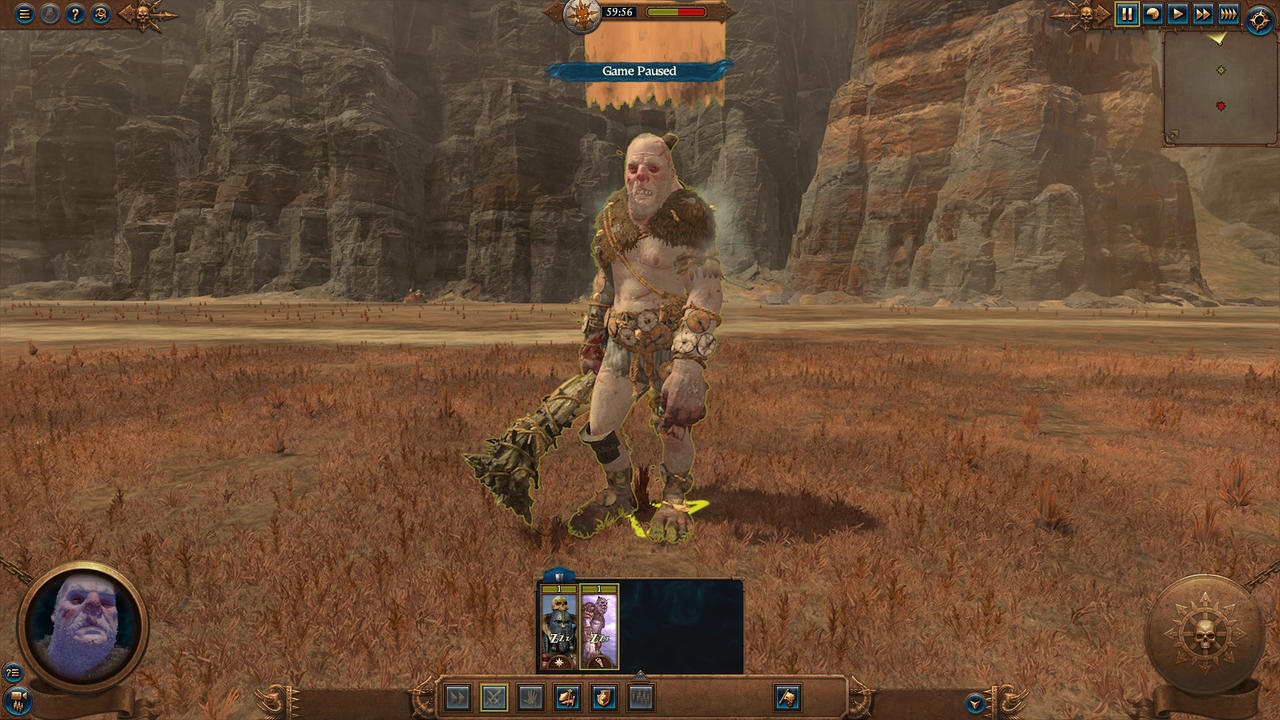Toggle the pause button
Screen dimensions: 1280x720
[1127, 15]
